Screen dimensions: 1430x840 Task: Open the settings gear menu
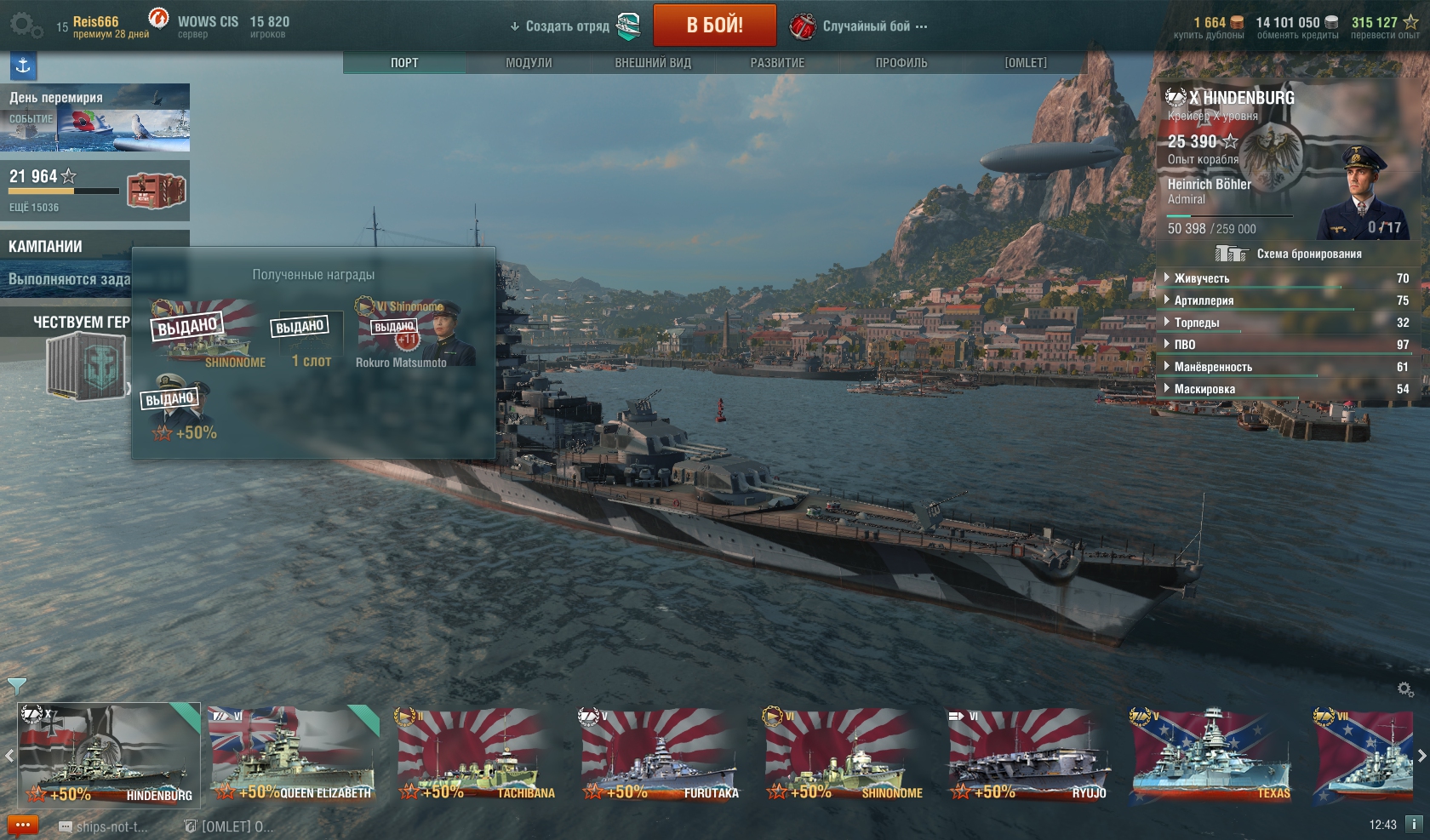(25, 26)
